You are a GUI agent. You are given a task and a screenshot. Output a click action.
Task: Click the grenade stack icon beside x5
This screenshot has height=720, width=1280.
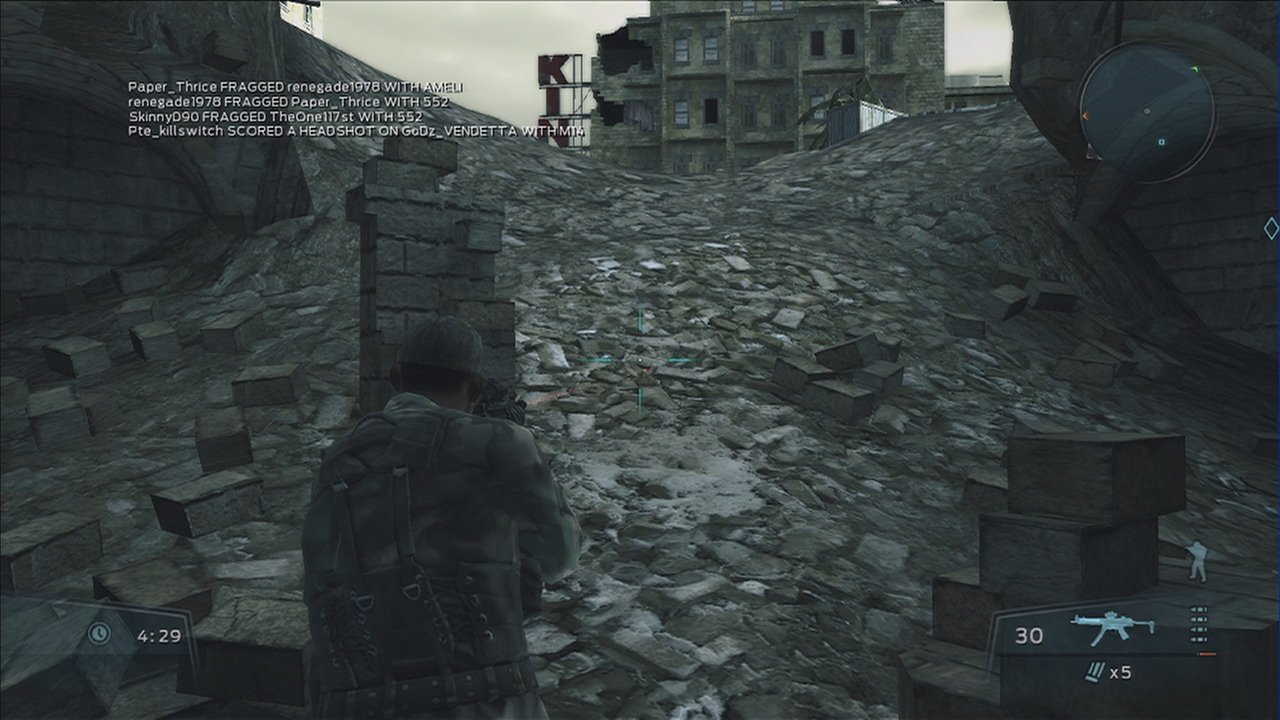(1094, 672)
